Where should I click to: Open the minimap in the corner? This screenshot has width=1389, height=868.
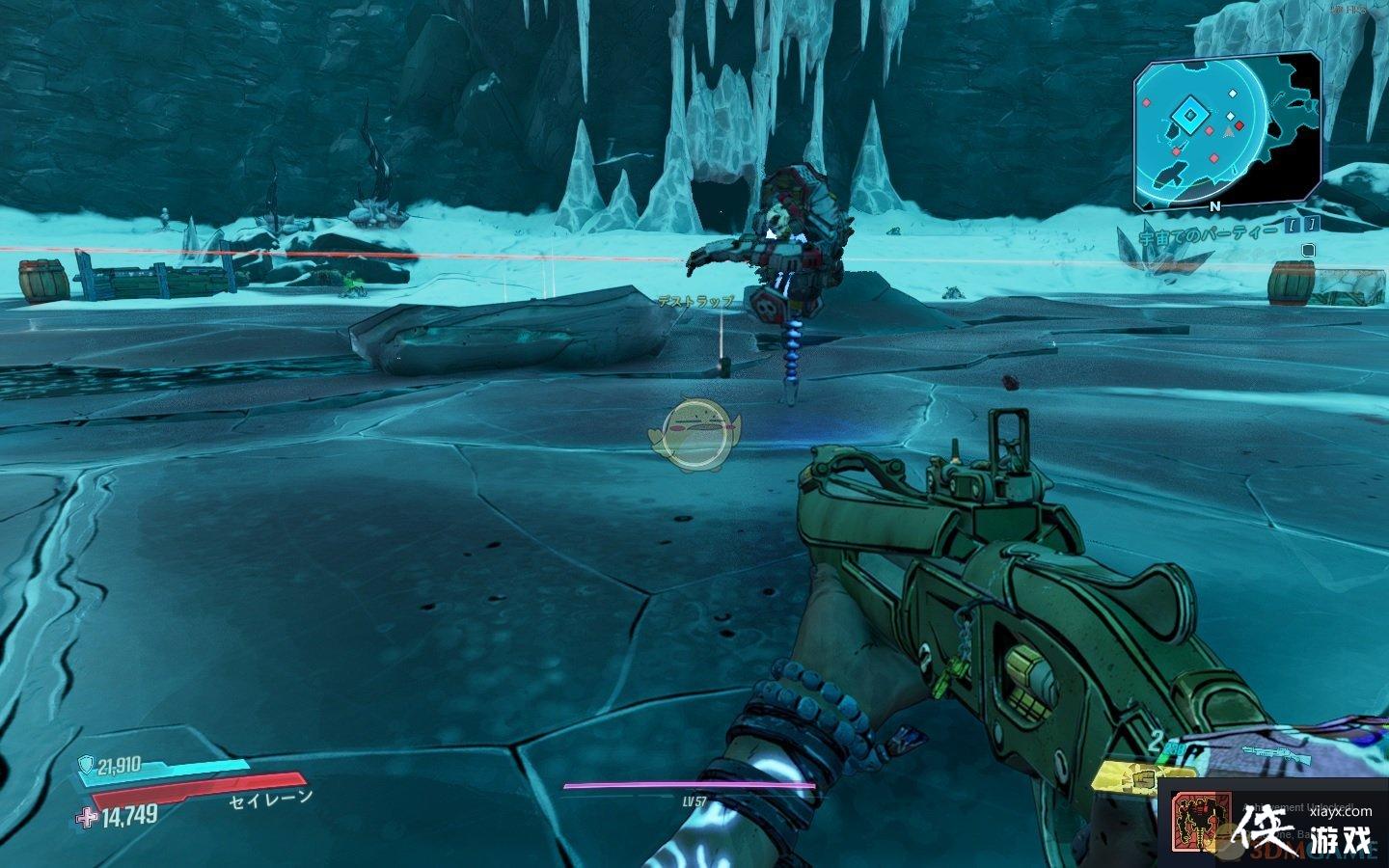[x=1225, y=131]
